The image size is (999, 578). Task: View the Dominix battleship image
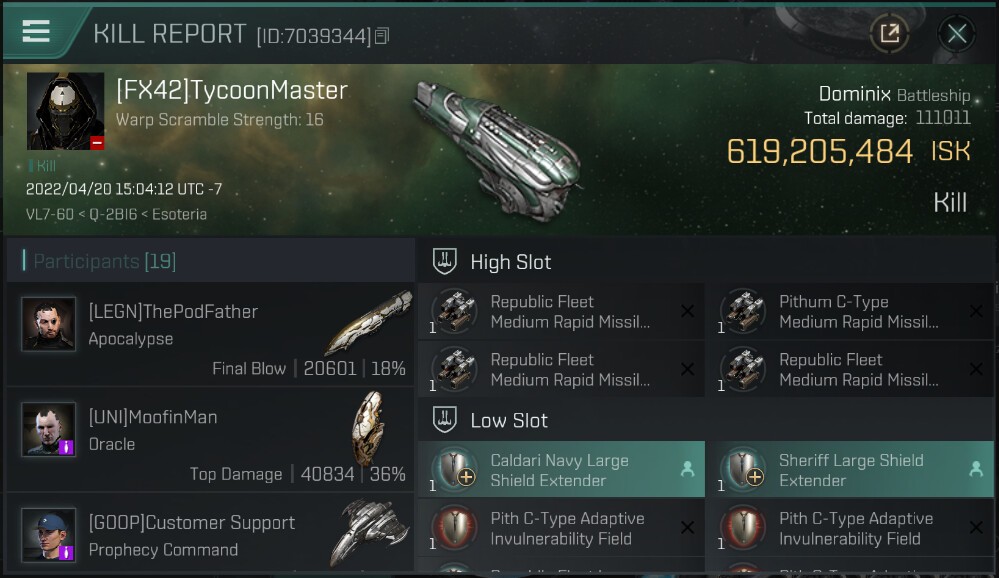tap(502, 138)
